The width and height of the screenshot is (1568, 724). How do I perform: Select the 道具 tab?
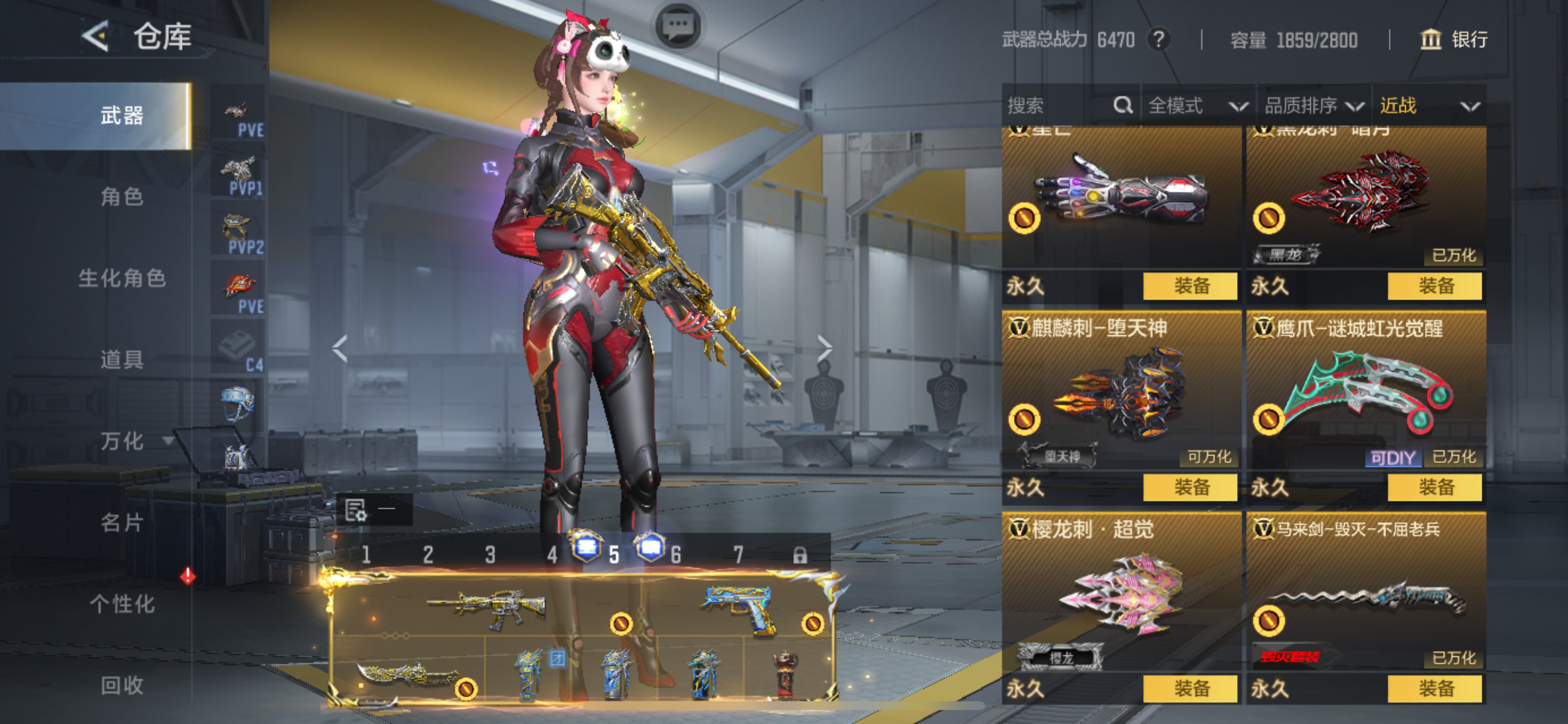122,360
